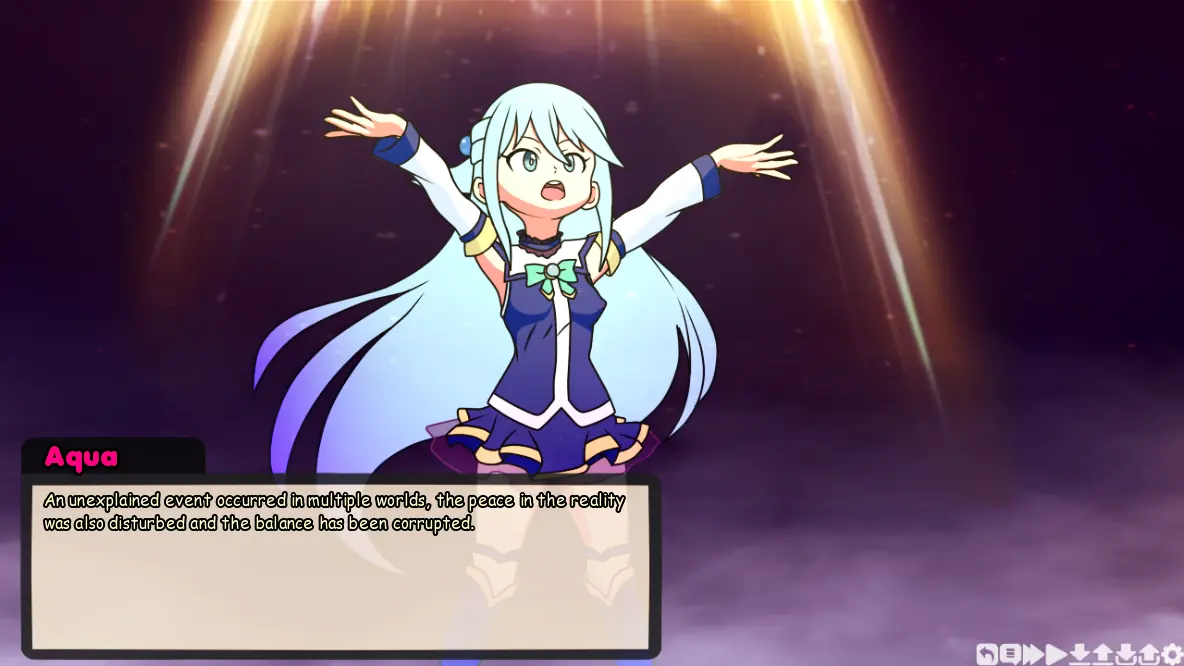Start auto-play with the single triangle icon

(x=1056, y=654)
